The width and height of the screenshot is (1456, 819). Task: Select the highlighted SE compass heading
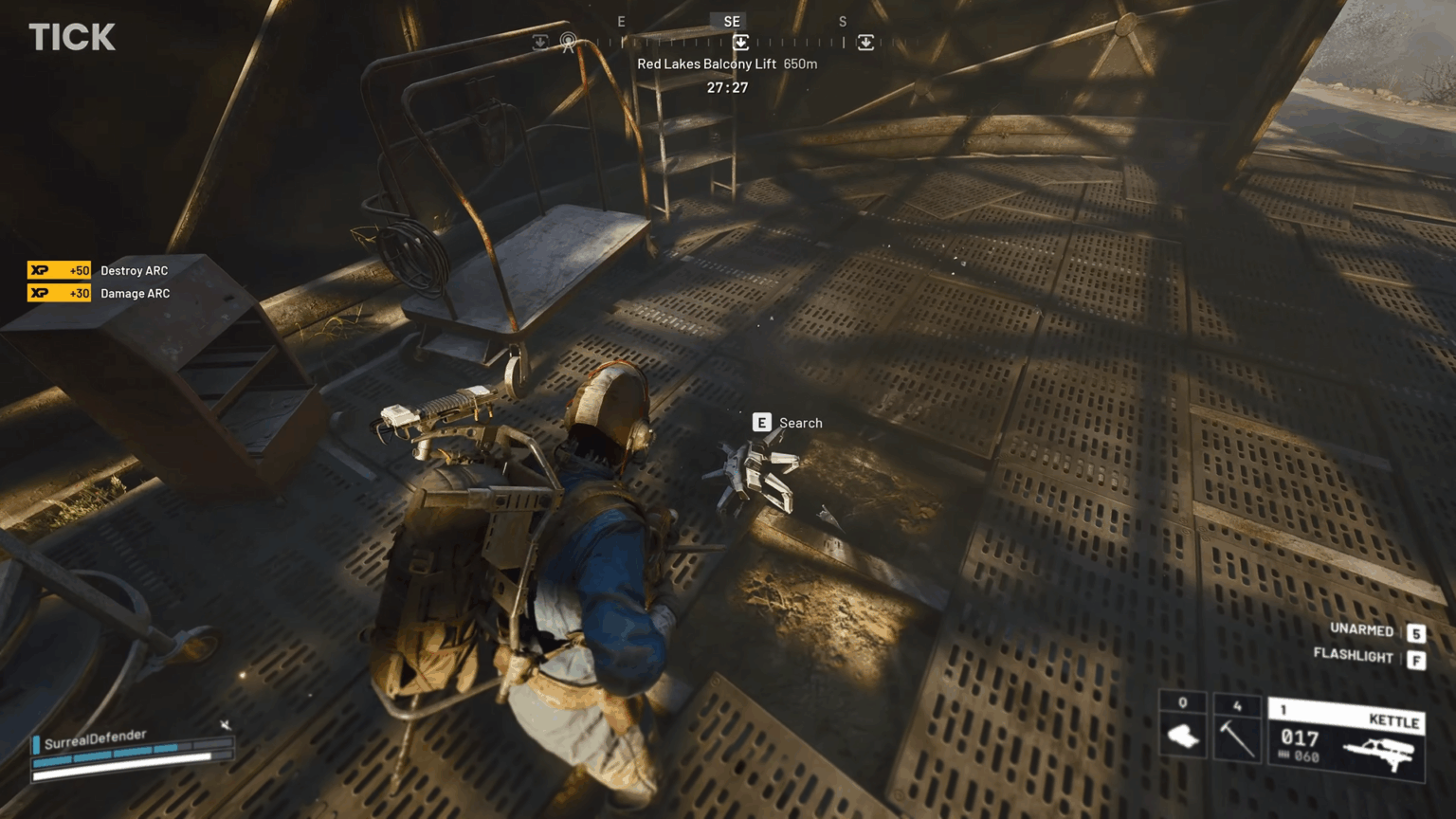click(x=730, y=21)
